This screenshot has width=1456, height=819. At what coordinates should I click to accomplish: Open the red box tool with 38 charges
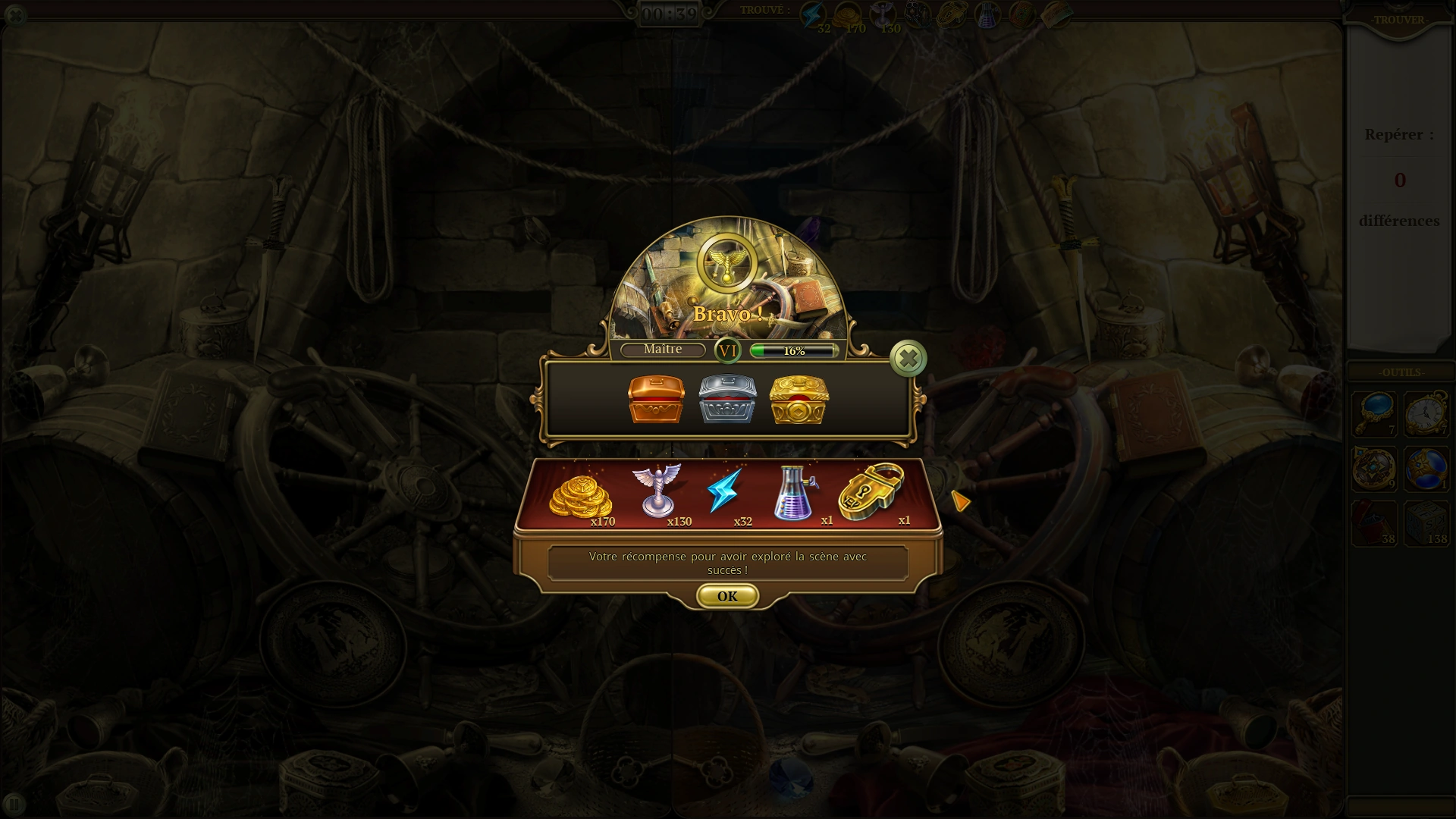point(1374,523)
